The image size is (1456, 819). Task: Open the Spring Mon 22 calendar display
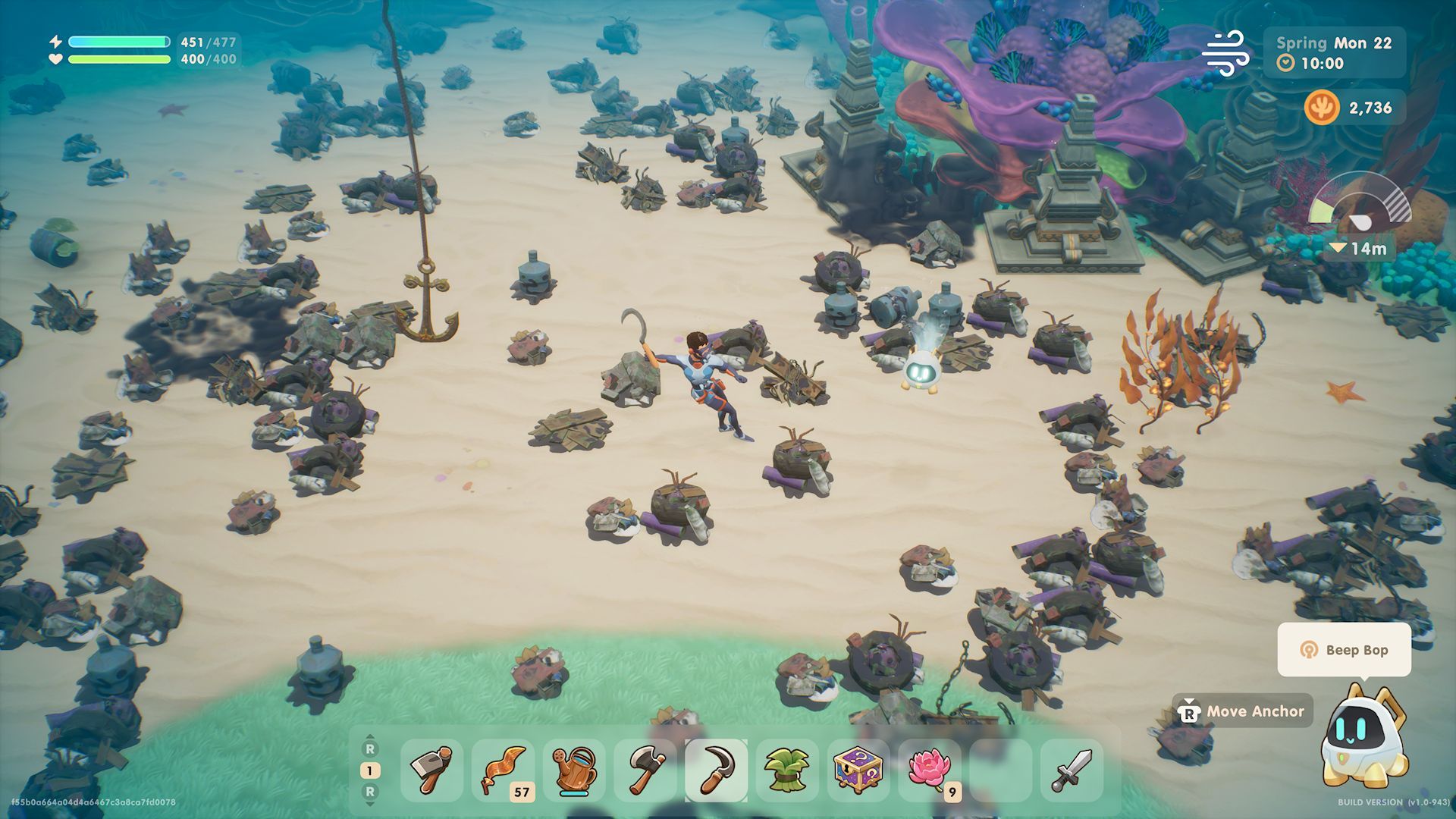tap(1335, 43)
